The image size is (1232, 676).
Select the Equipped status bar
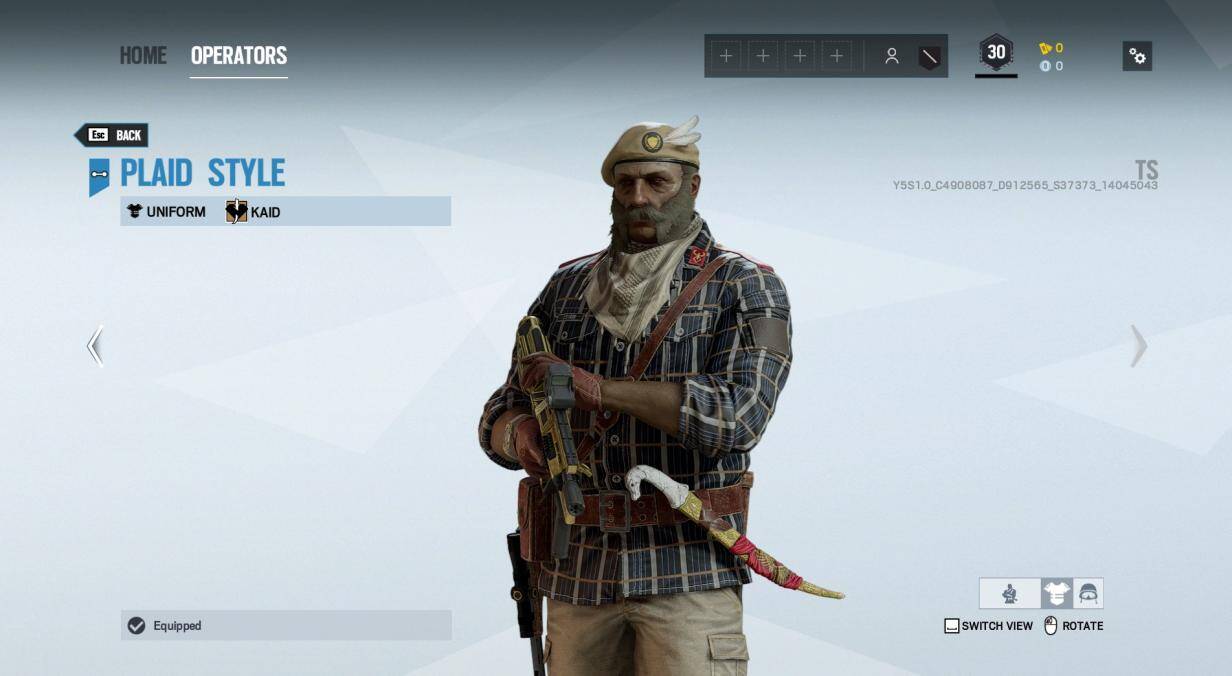tap(286, 625)
